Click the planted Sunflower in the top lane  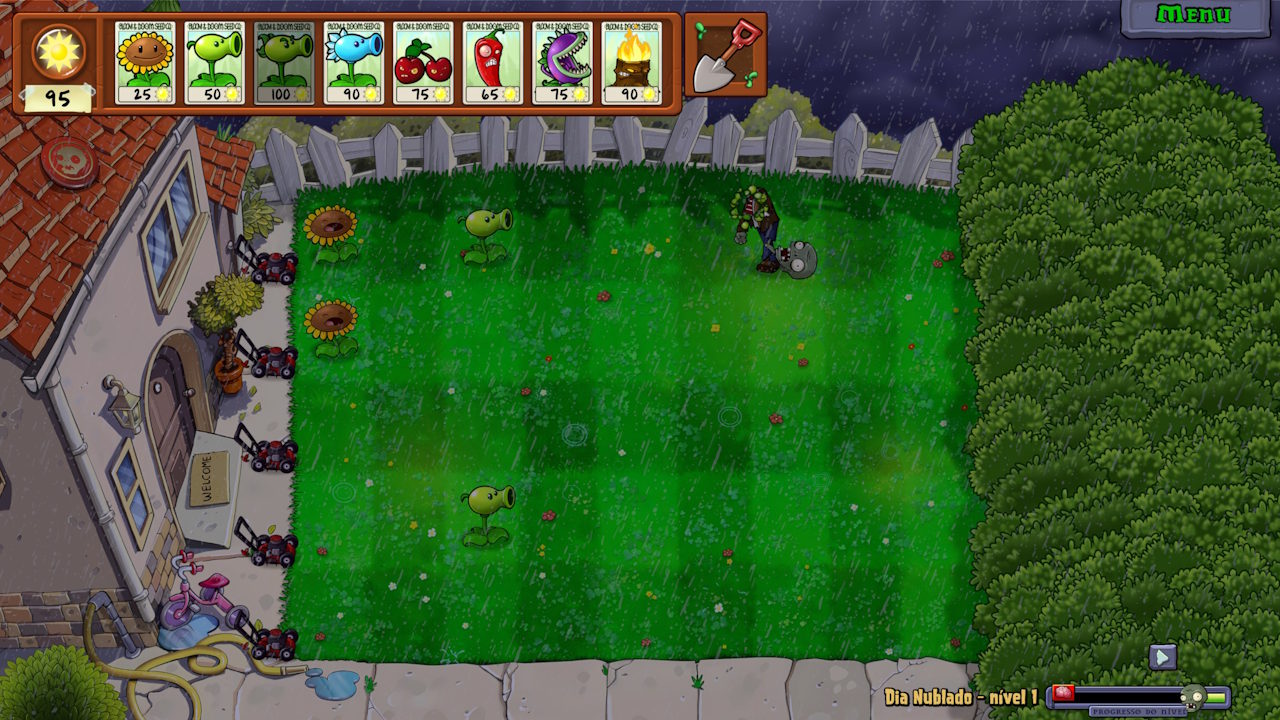[330, 225]
